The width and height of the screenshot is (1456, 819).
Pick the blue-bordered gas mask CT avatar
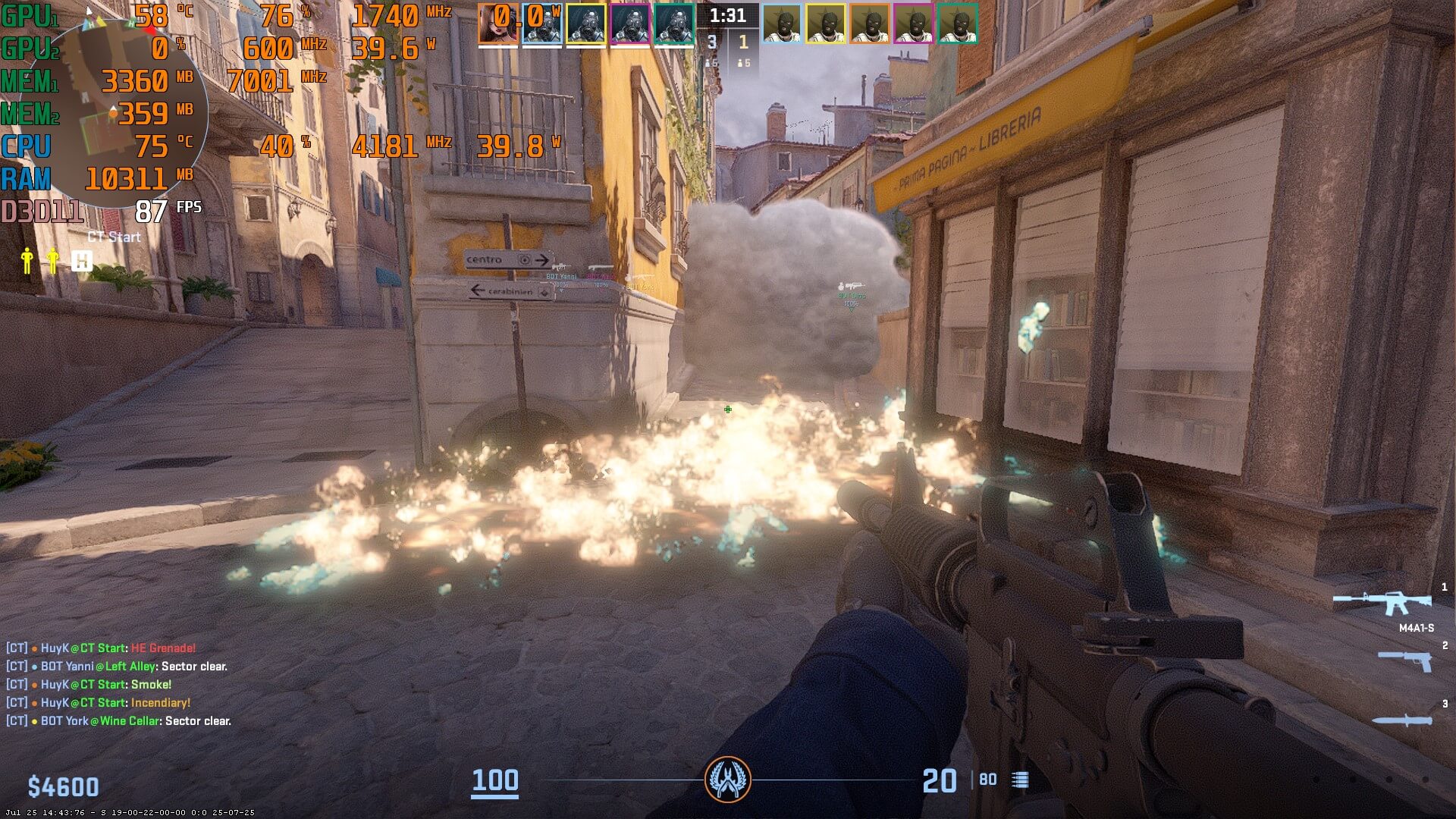coord(541,23)
